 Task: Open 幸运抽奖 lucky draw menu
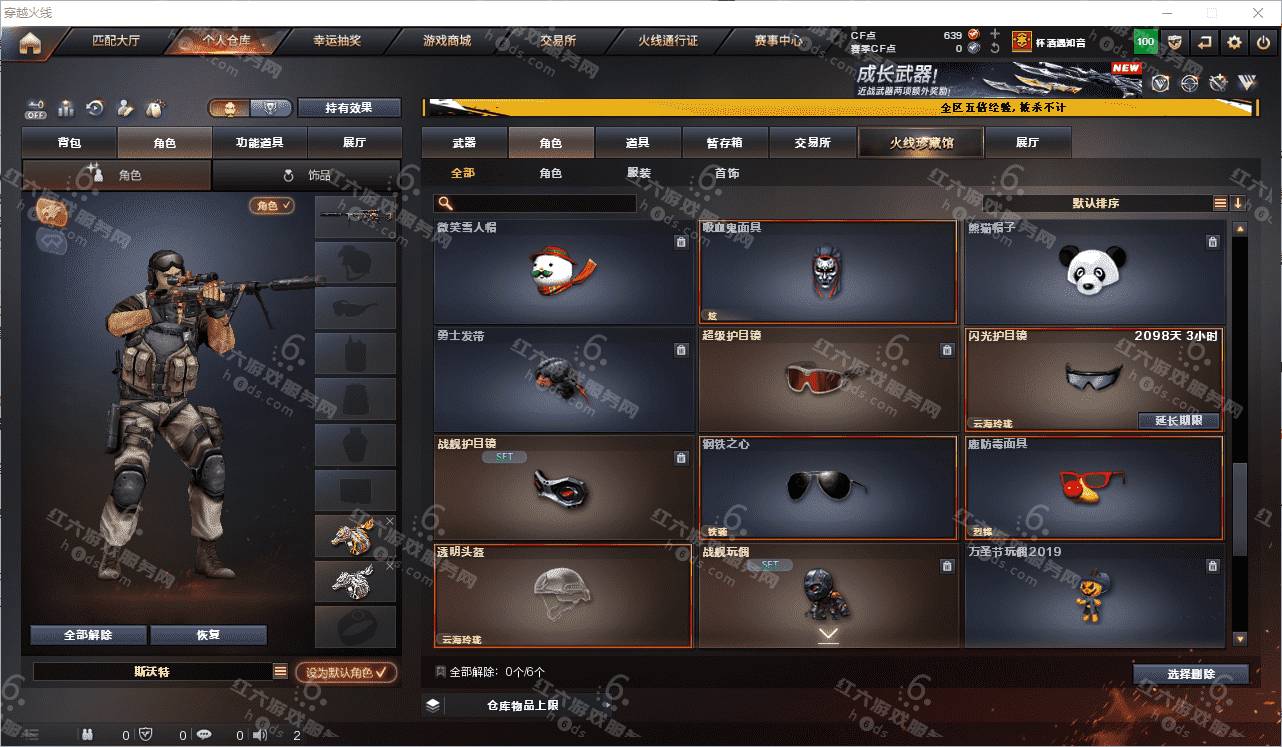click(x=337, y=42)
